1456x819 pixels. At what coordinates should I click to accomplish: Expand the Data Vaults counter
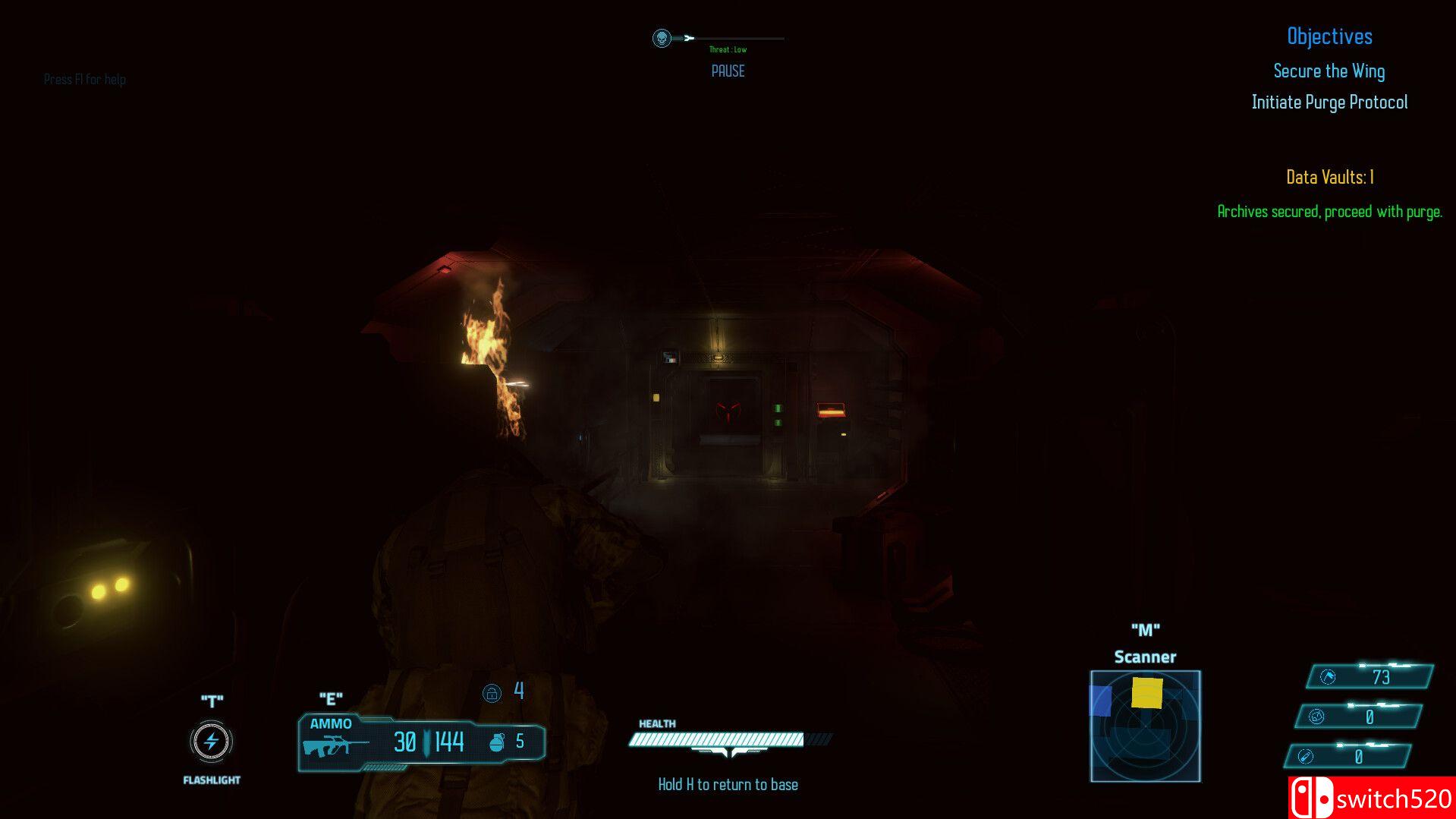1329,177
